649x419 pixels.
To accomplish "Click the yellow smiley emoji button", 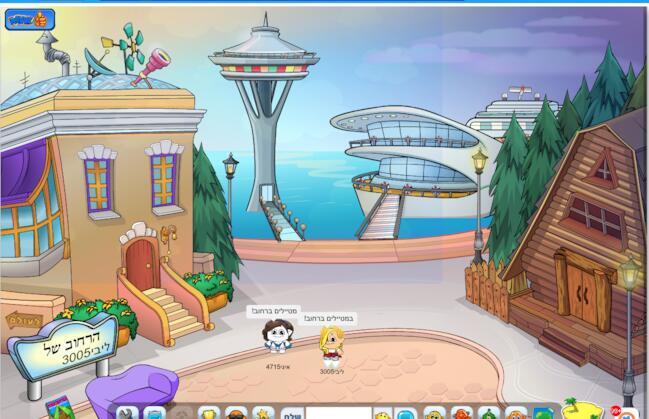I will point(382,414).
